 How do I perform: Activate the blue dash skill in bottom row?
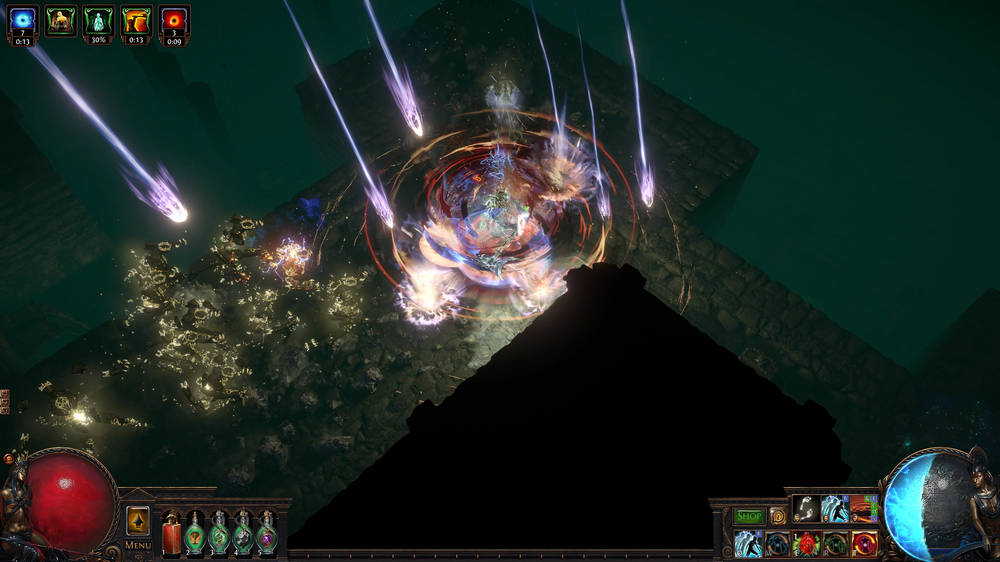point(748,544)
